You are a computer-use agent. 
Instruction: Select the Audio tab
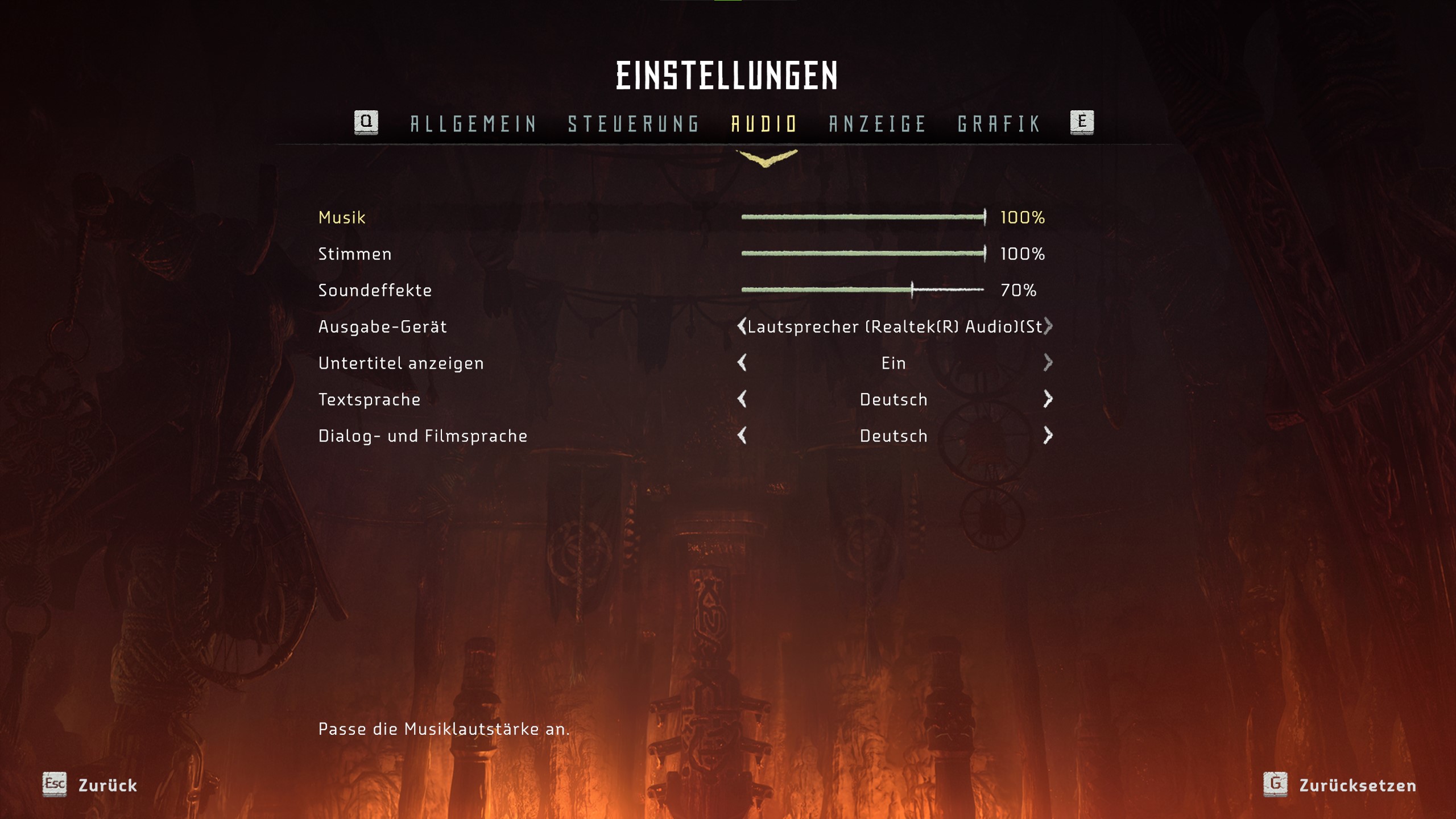point(764,123)
